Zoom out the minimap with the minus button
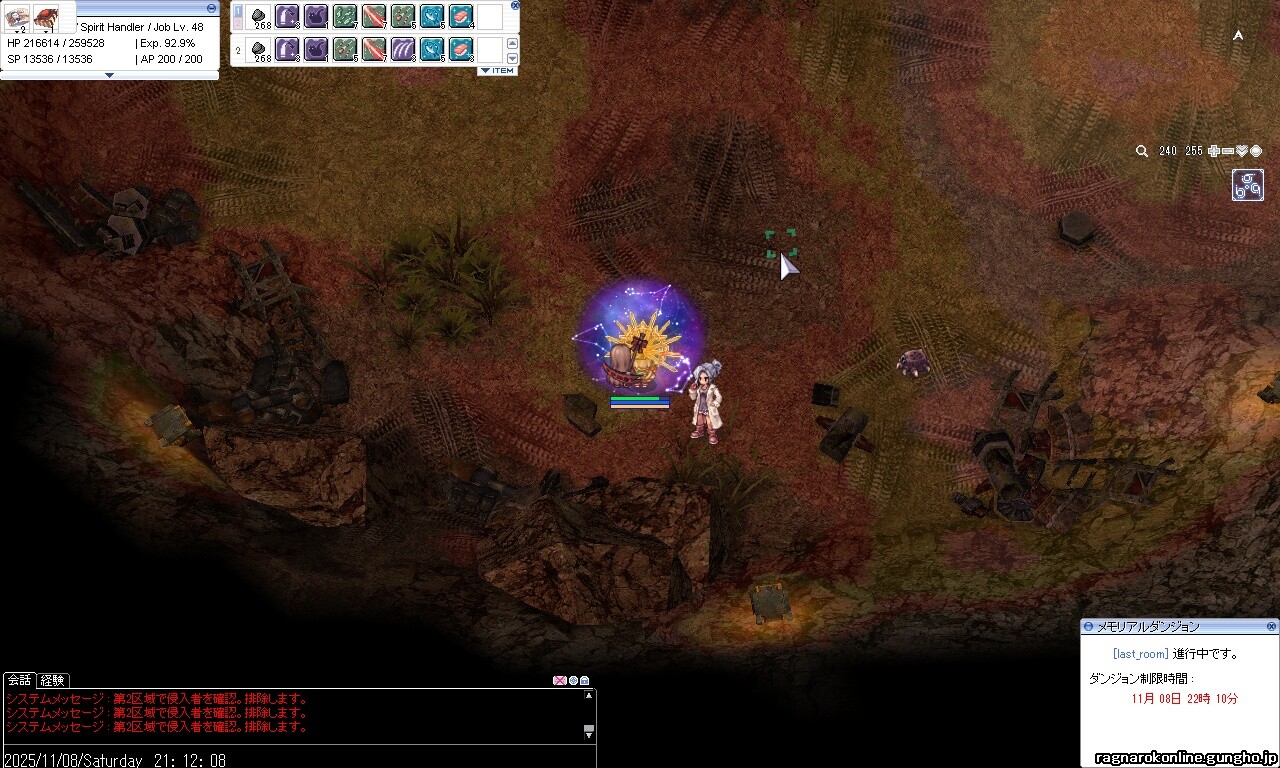1280x768 pixels. pyautogui.click(x=1228, y=151)
